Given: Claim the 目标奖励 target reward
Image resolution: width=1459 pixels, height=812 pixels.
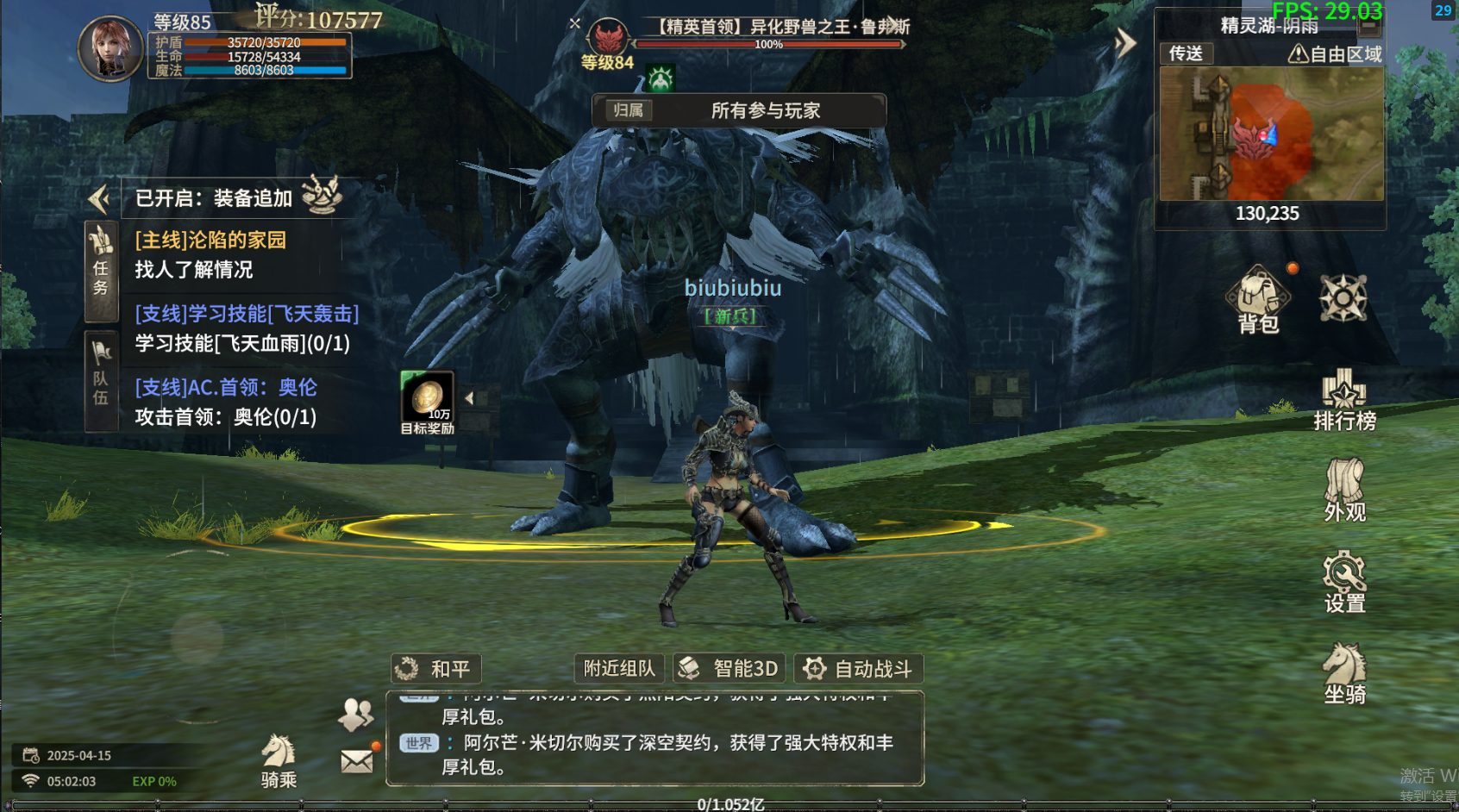Looking at the screenshot, I should [x=427, y=402].
